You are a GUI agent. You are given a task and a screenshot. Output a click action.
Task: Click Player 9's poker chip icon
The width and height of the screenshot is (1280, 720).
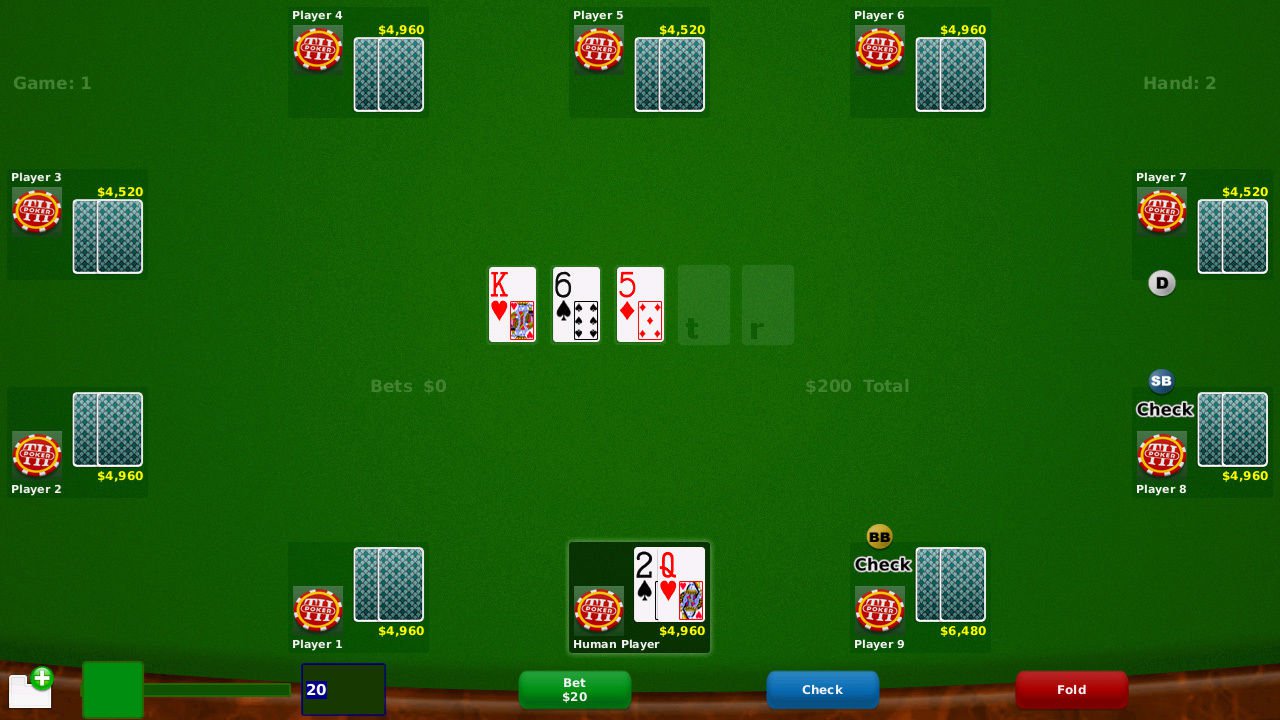click(880, 610)
